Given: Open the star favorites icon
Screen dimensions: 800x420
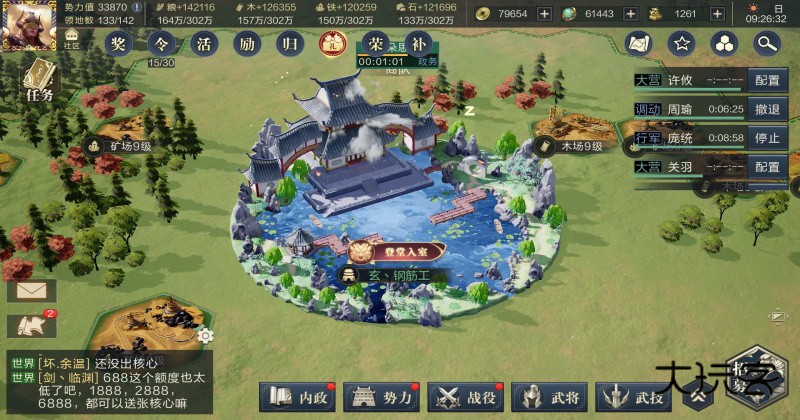Looking at the screenshot, I should pyautogui.click(x=682, y=43).
